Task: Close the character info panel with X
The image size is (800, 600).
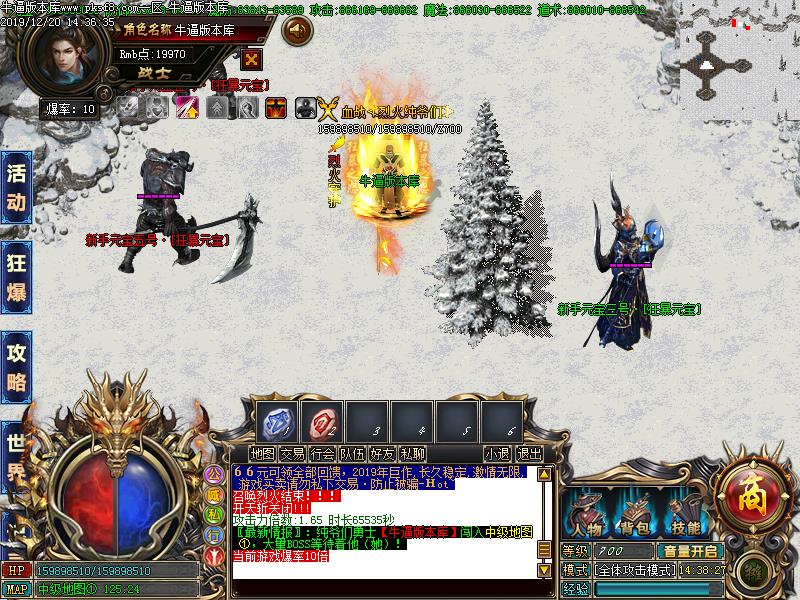Action: (x=251, y=59)
